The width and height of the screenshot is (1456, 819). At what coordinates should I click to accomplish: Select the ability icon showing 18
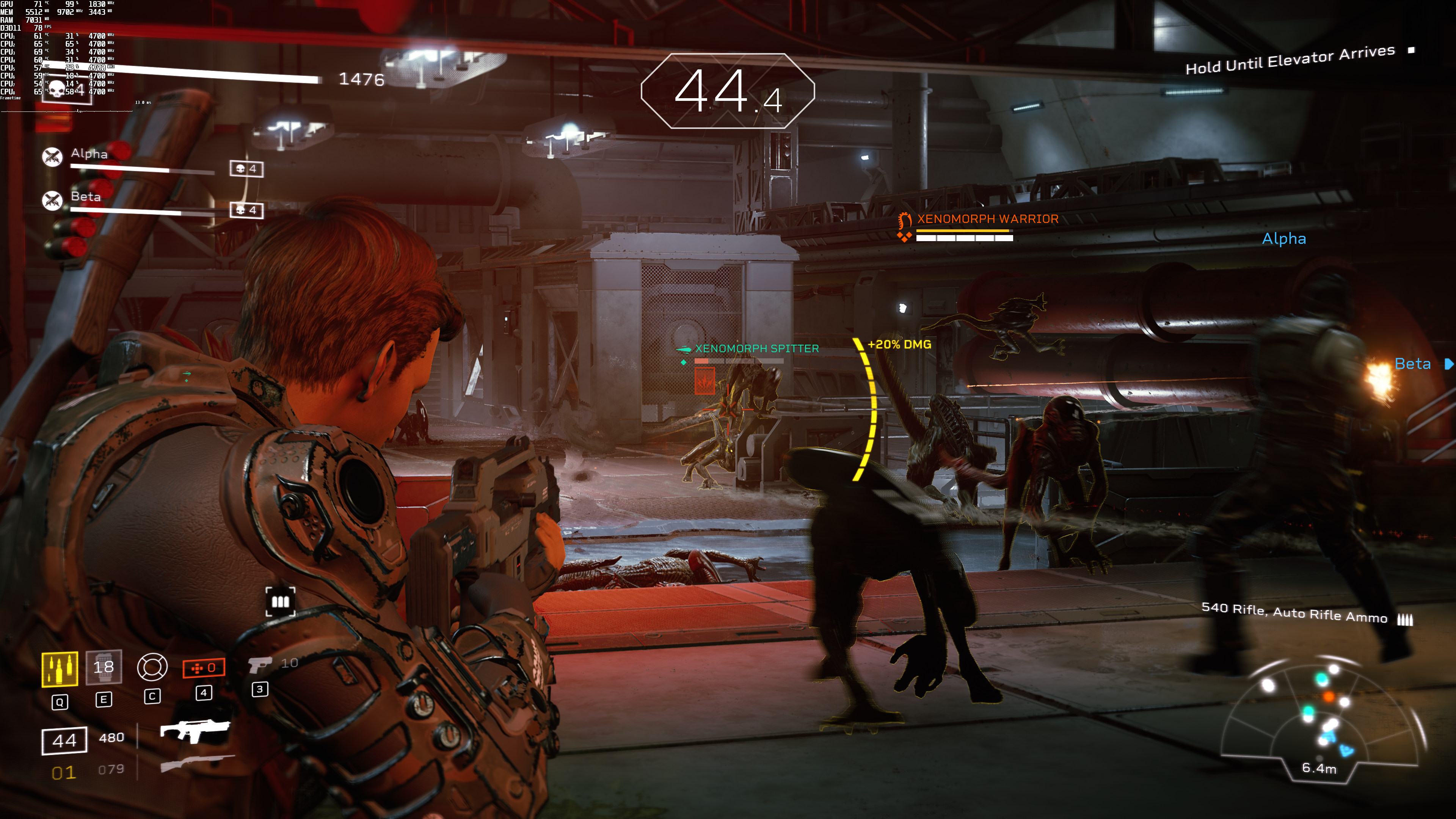point(104,667)
